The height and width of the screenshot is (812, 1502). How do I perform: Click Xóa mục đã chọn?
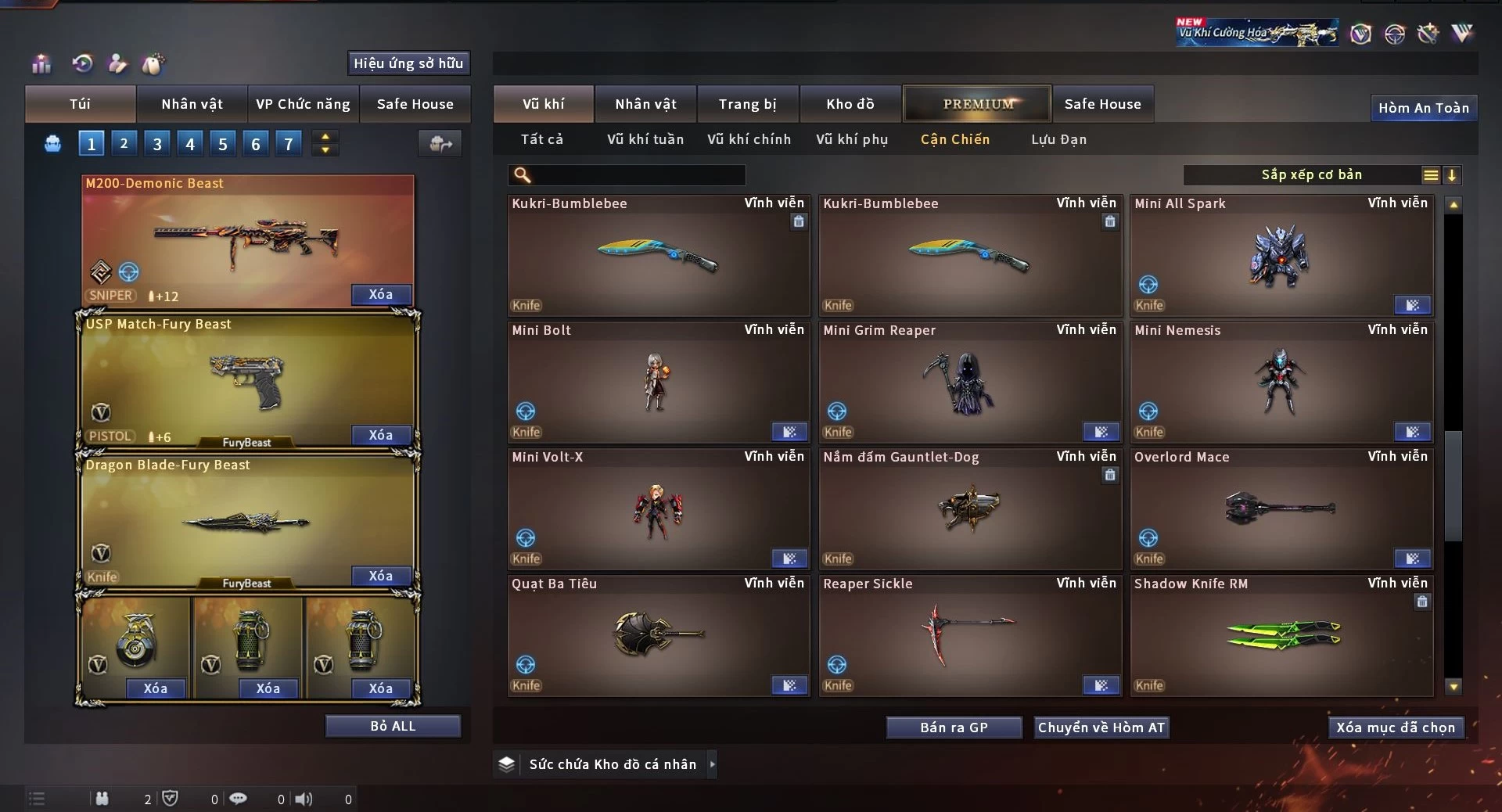tap(1395, 728)
